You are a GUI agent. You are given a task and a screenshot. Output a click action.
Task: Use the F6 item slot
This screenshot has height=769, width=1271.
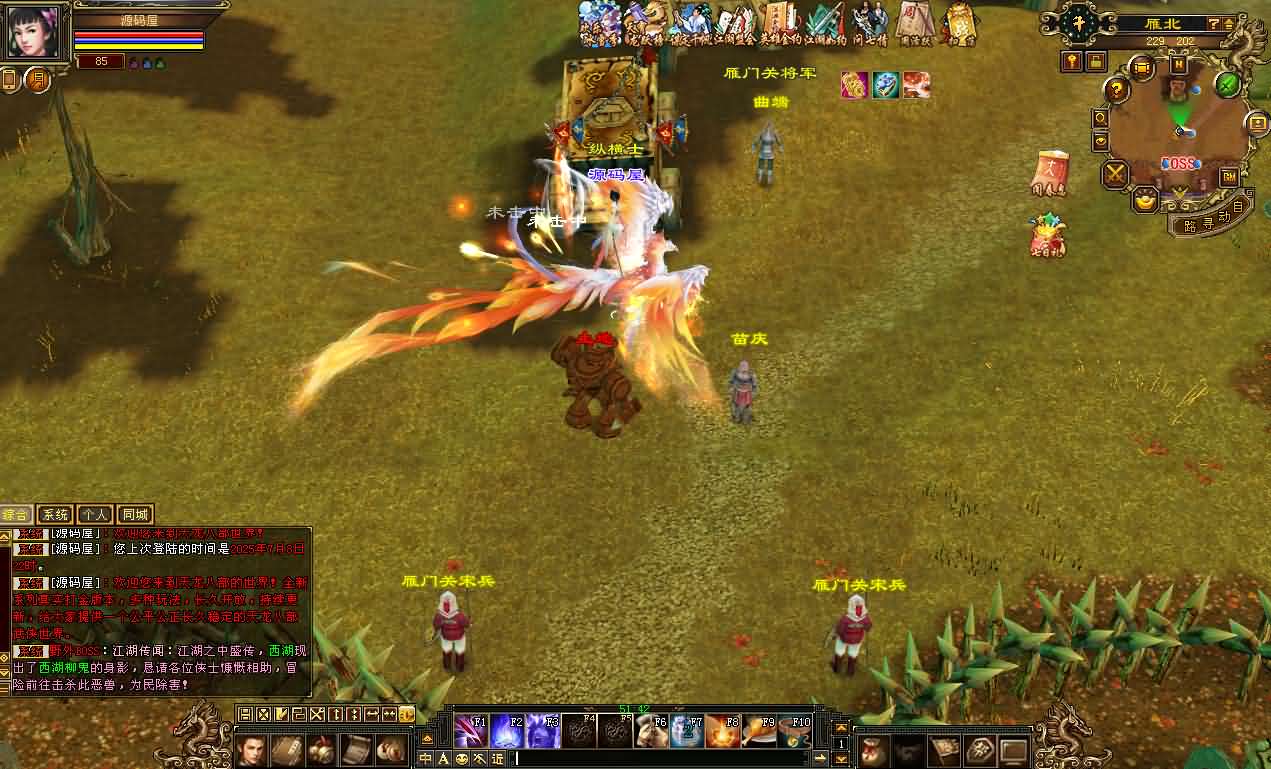tap(650, 731)
